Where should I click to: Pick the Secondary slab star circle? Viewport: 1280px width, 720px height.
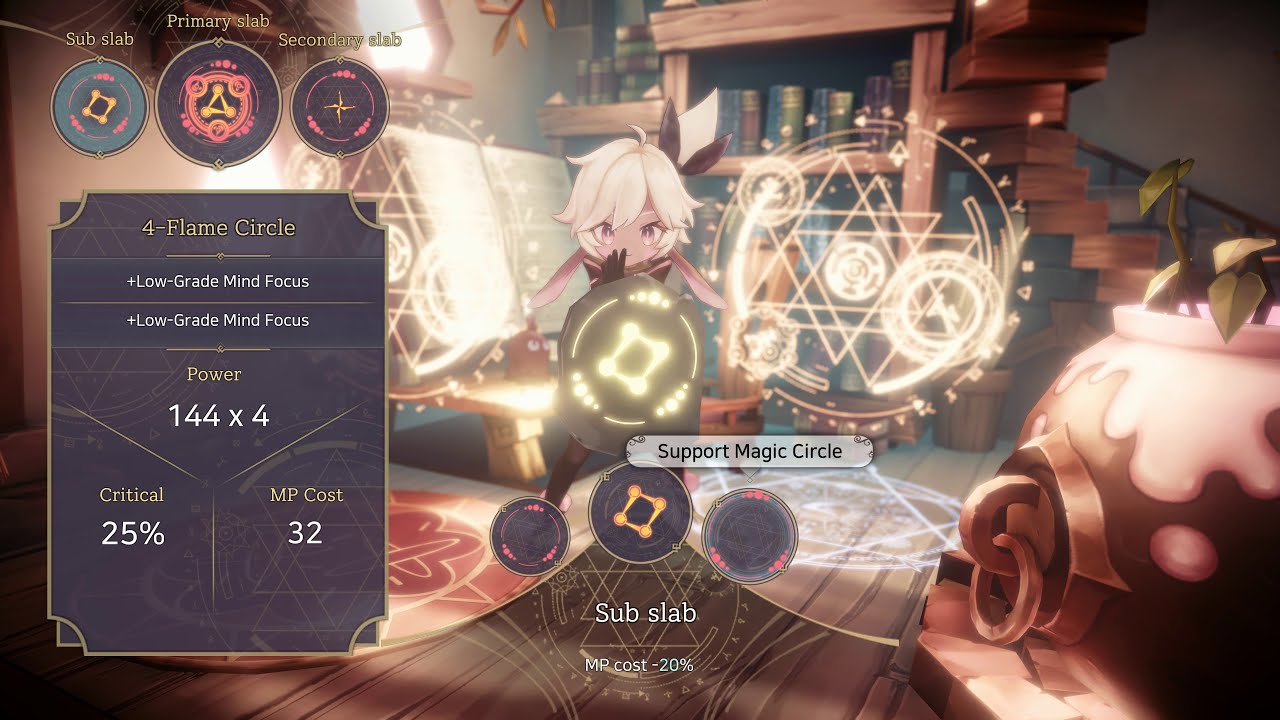[x=339, y=107]
